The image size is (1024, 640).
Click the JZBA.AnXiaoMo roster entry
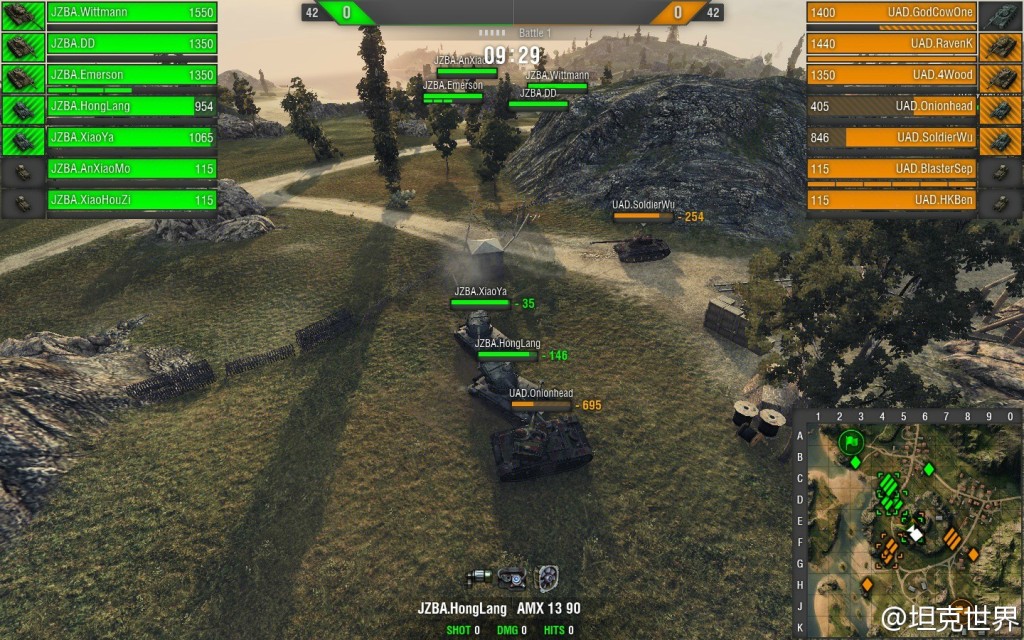click(x=132, y=169)
